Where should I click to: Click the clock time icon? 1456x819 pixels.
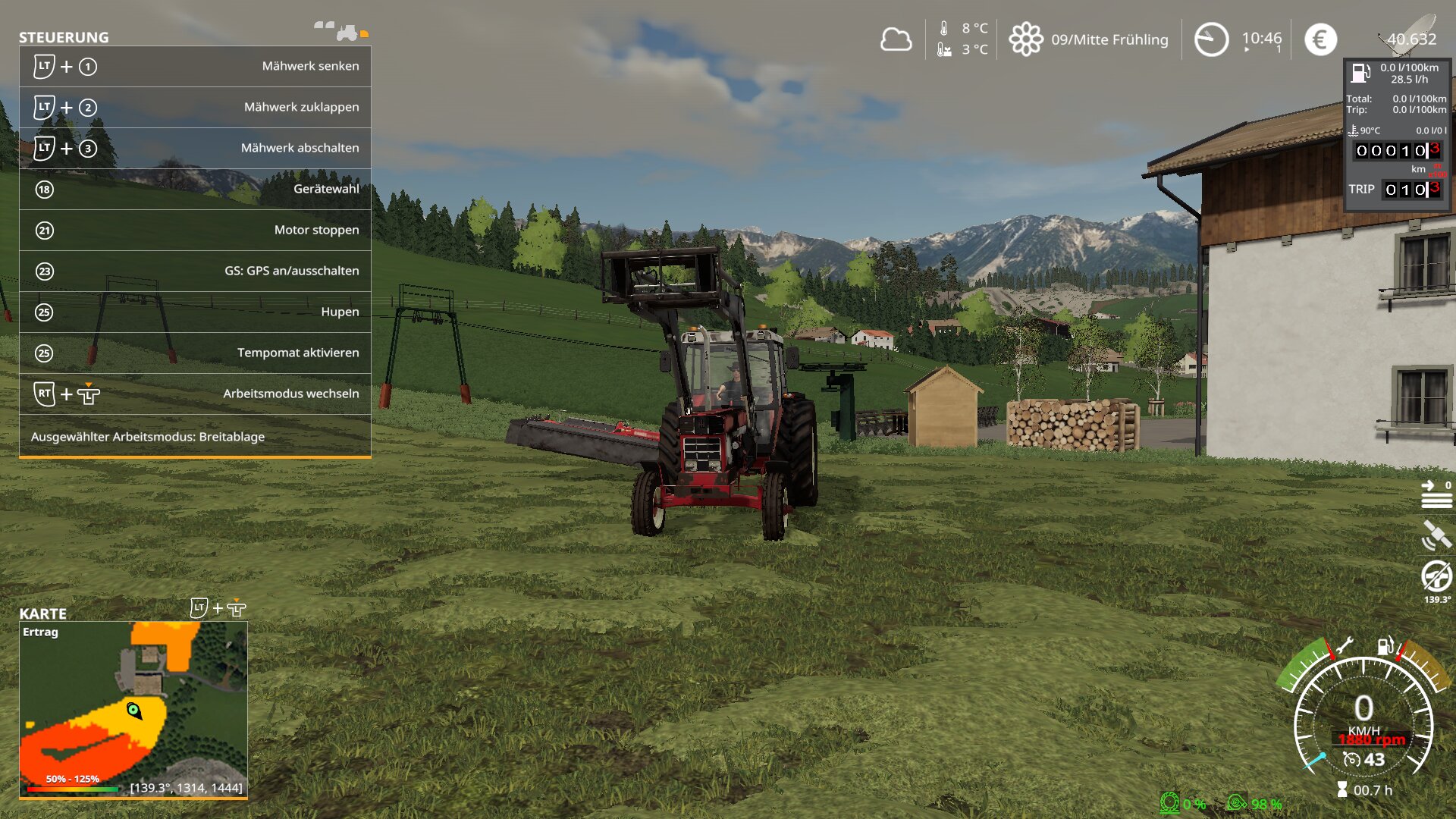[1211, 39]
